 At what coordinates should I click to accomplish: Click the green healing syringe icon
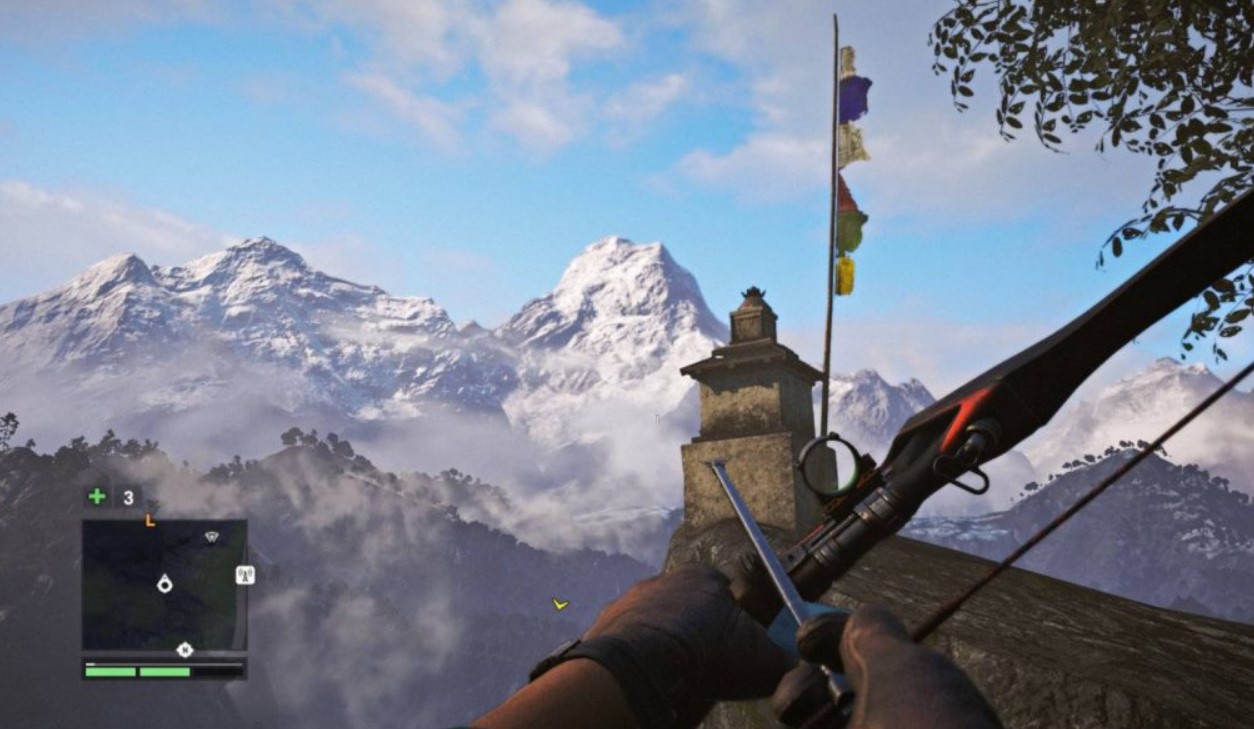pyautogui.click(x=97, y=496)
